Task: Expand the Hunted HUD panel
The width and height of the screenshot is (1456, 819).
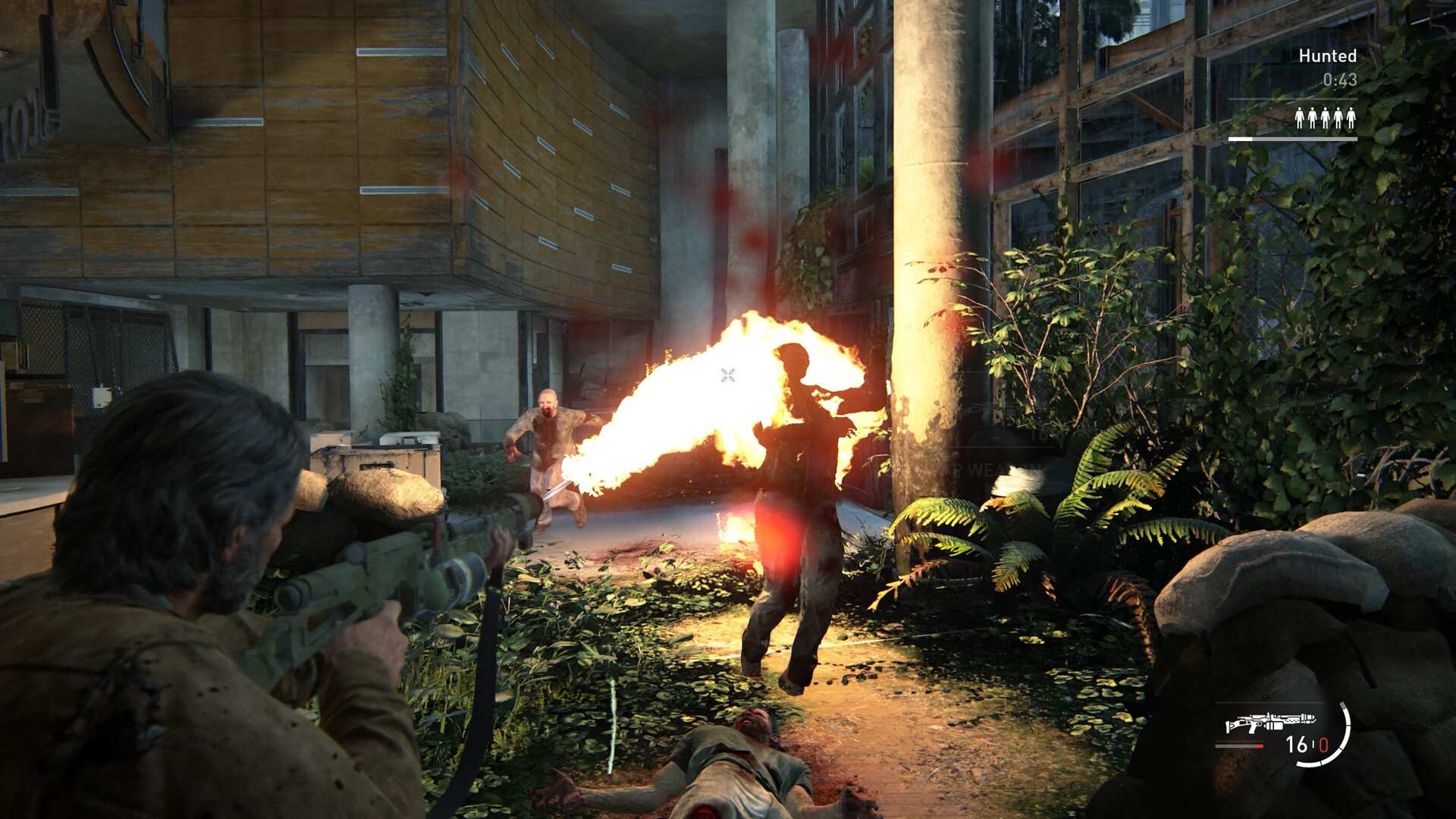Action: 1328,91
